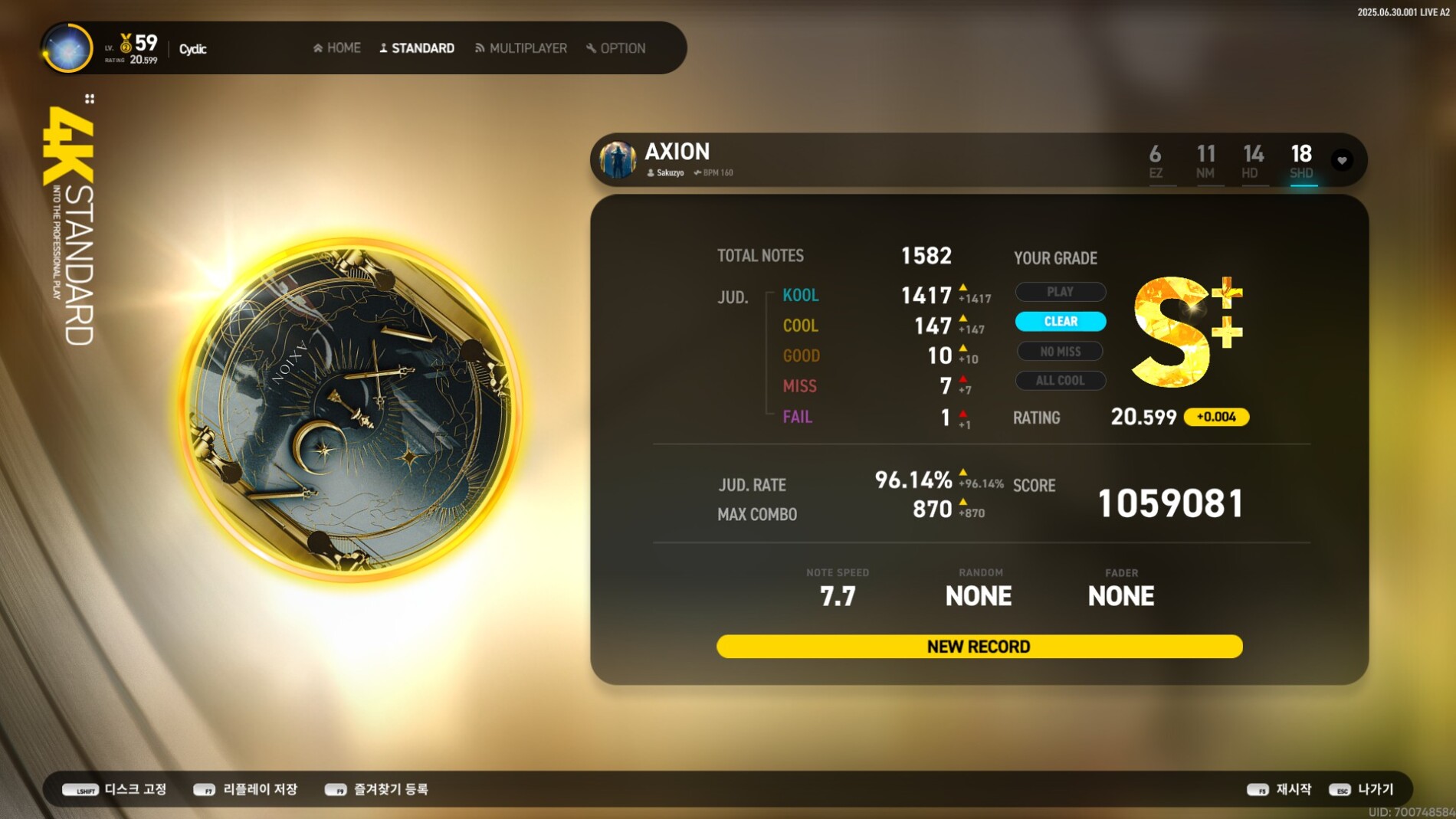Viewport: 1456px width, 819px height.
Task: Click the AXION song thumbnail
Action: [618, 160]
